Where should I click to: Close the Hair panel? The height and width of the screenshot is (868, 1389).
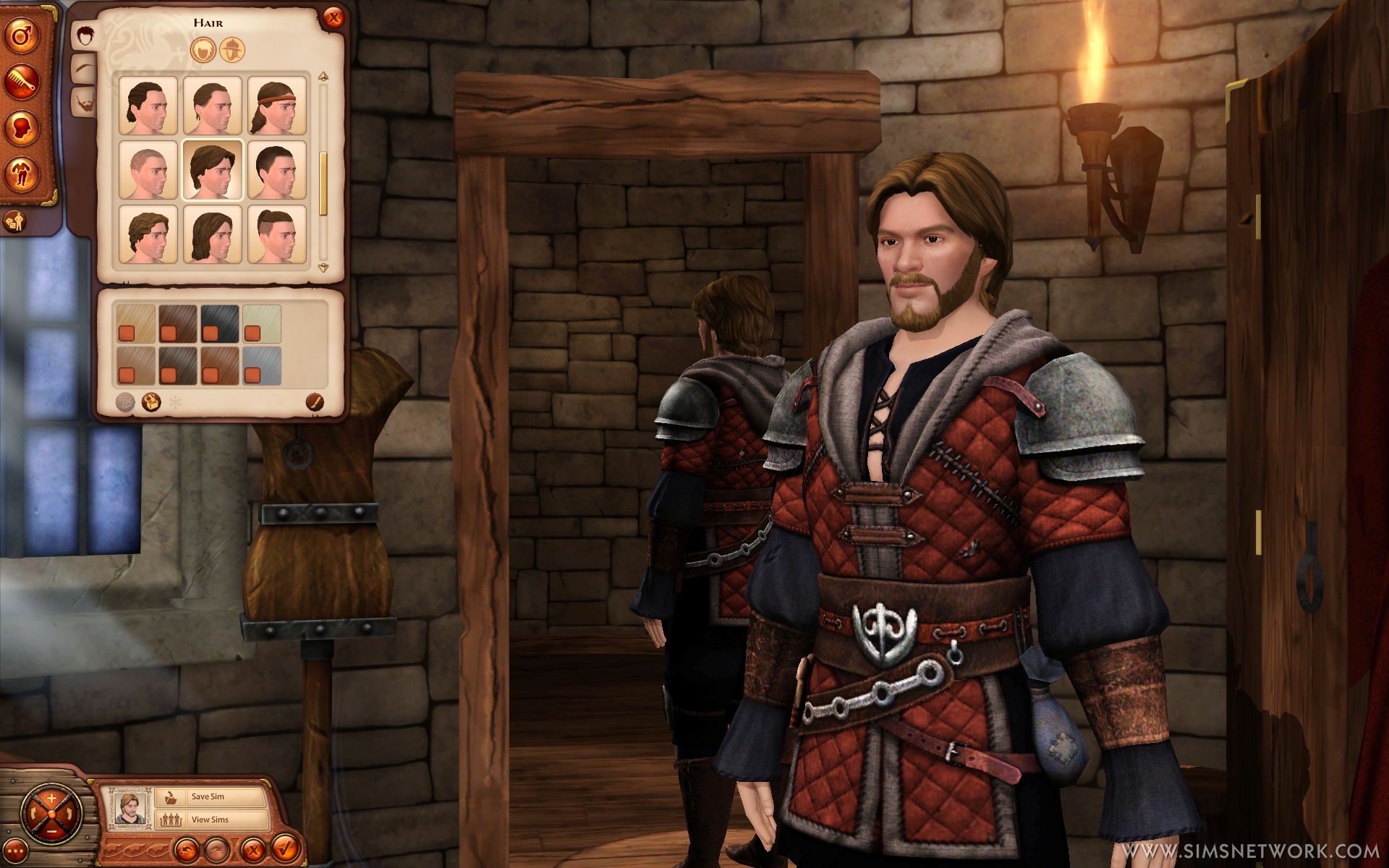tap(333, 18)
